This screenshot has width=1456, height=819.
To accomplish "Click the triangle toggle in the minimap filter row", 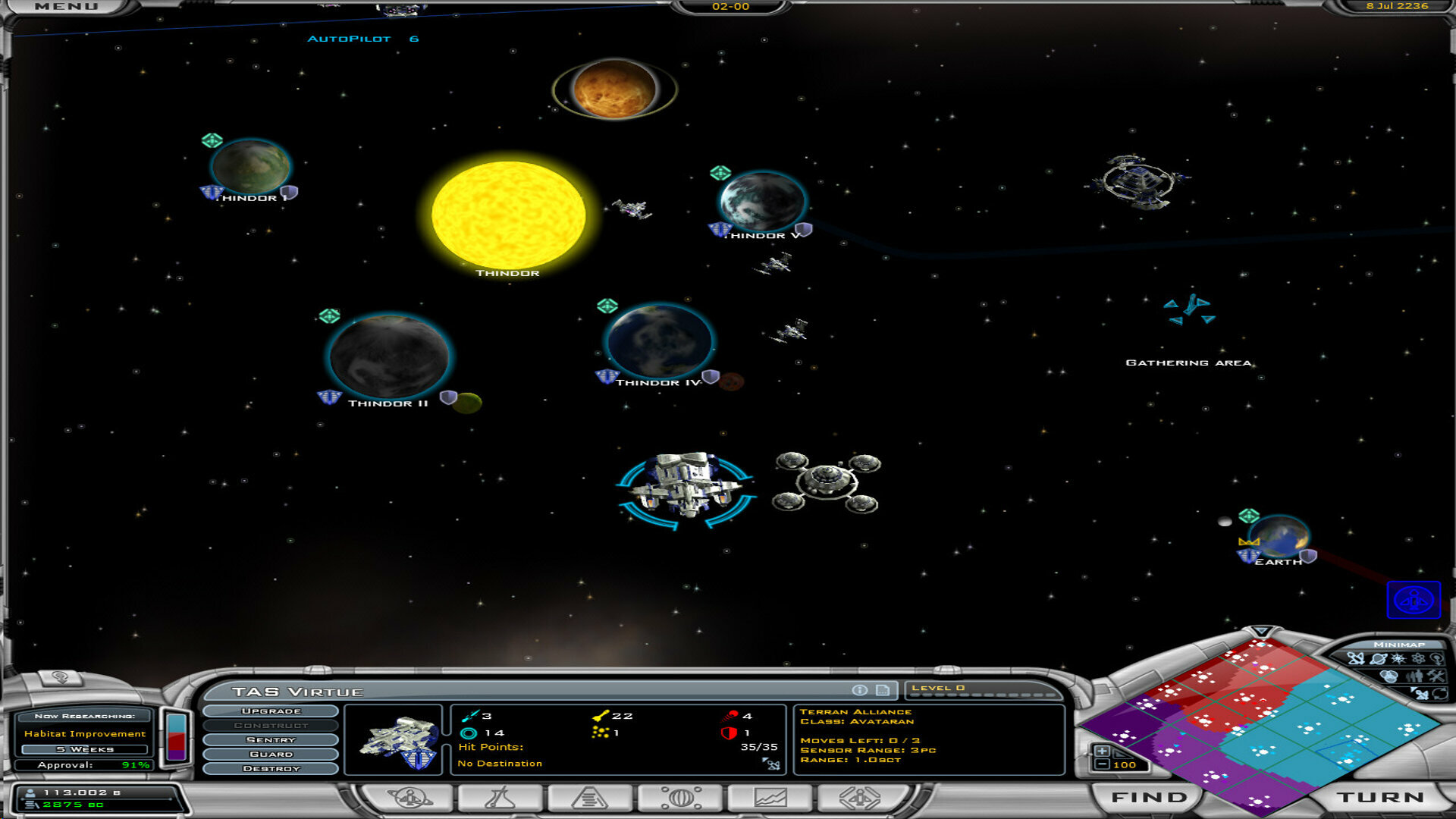I will tap(1412, 689).
